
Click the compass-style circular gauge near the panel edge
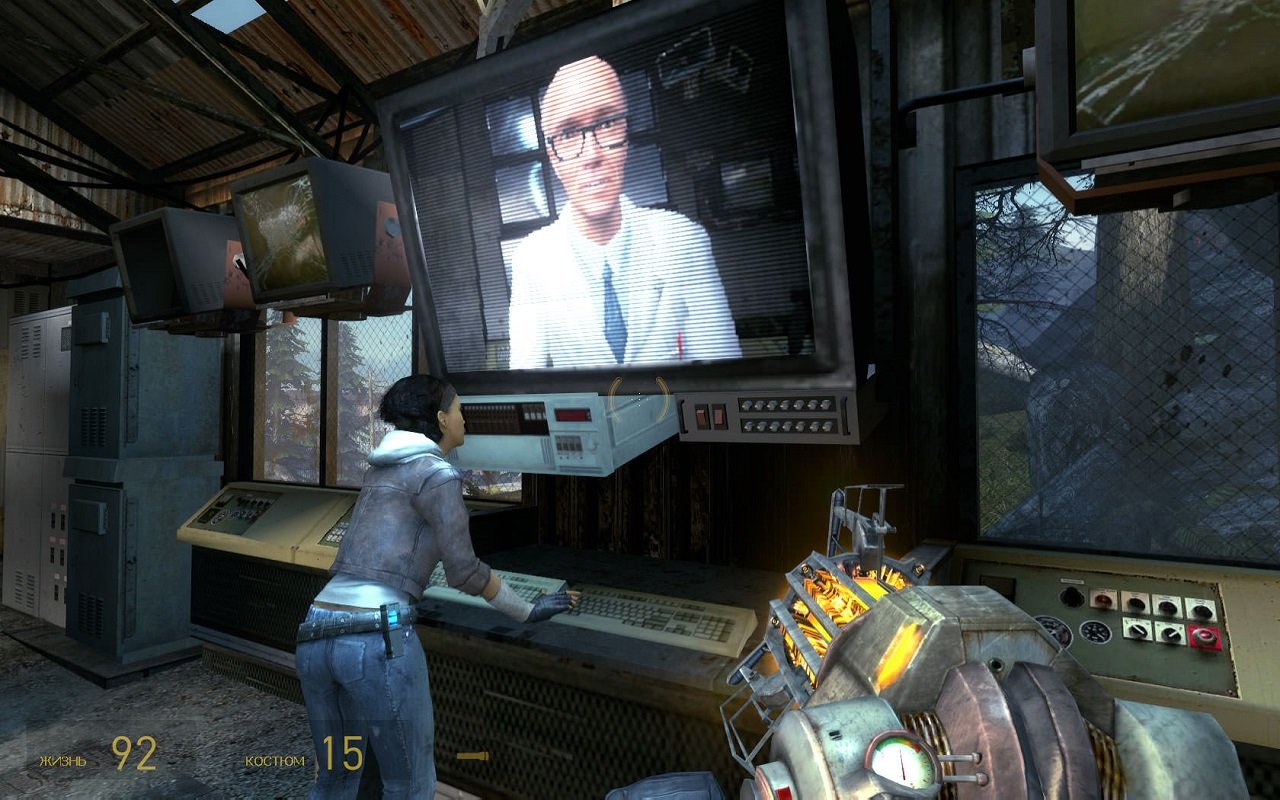(1053, 630)
